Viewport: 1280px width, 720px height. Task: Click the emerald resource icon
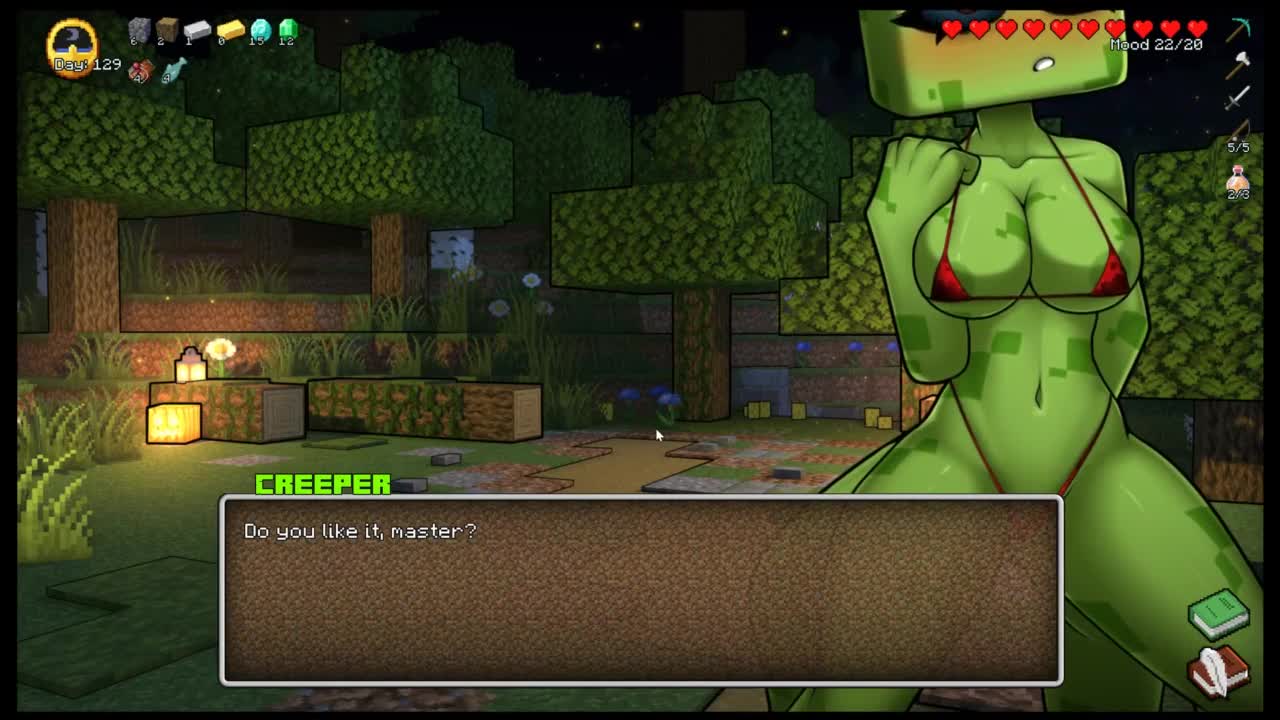[288, 30]
